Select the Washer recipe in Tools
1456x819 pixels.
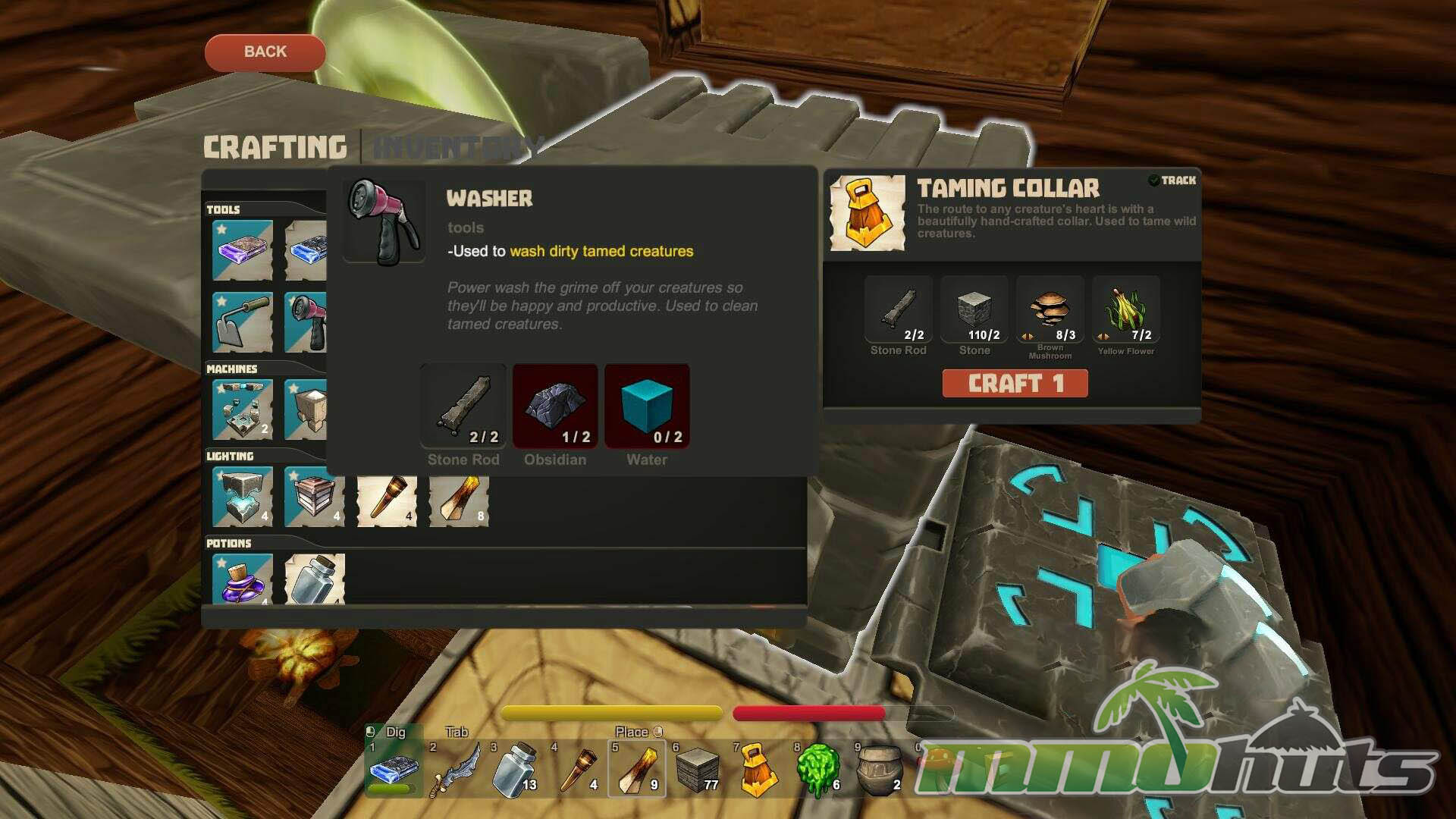pos(306,322)
